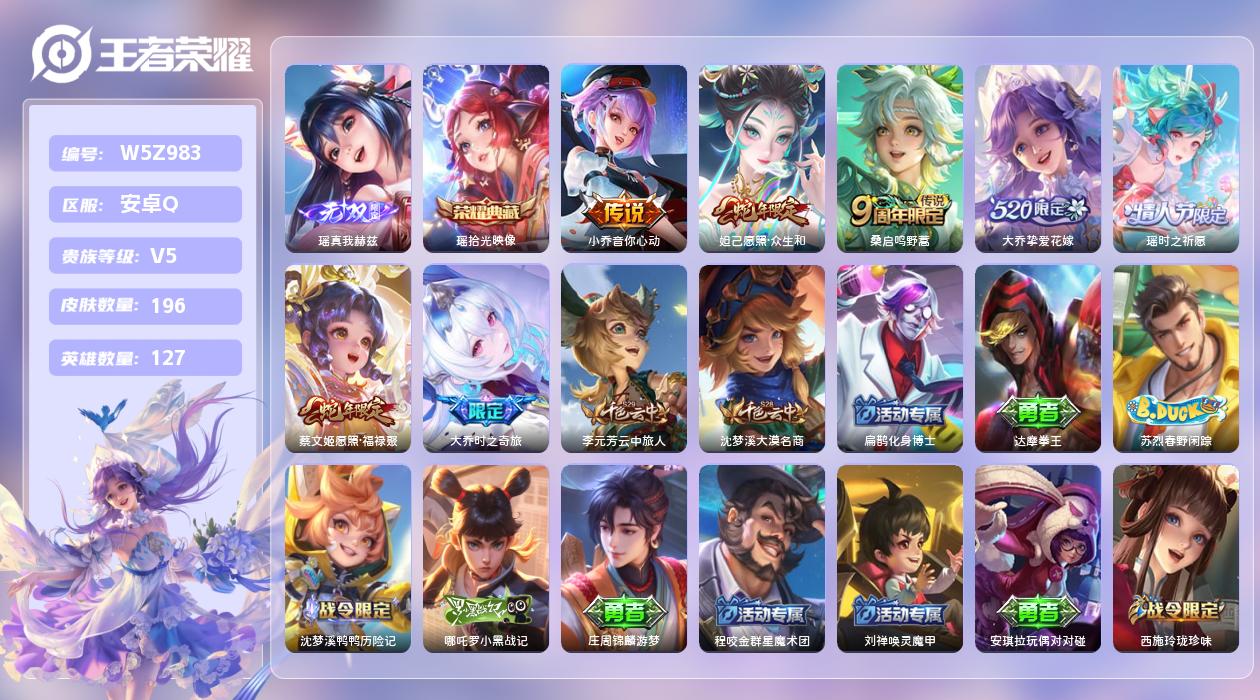Viewport: 1260px width, 700px height.
Task: Select the 瑶真我赫兹 skin card
Action: click(x=347, y=158)
